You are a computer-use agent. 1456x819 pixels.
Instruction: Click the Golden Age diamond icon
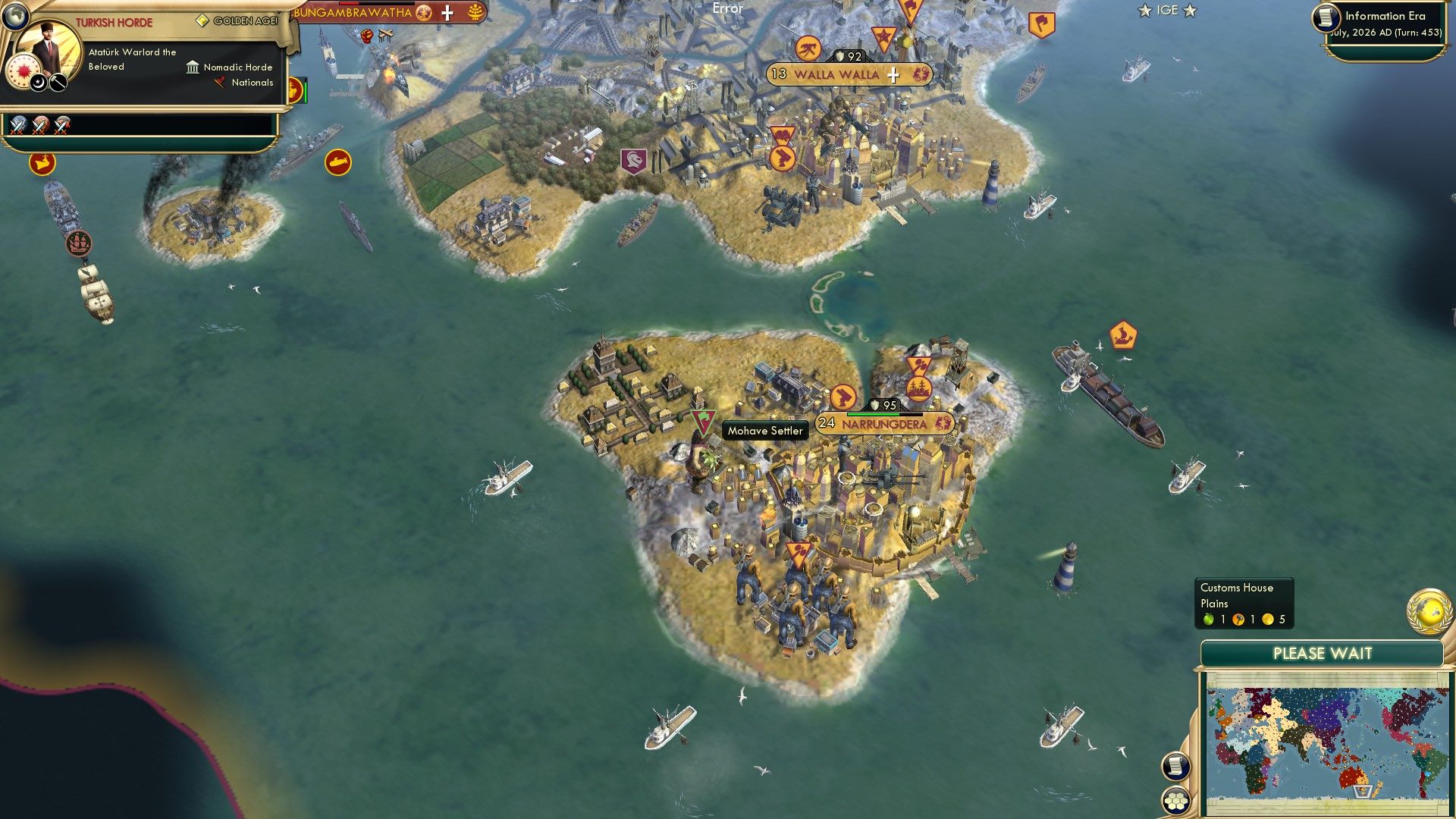[x=202, y=20]
